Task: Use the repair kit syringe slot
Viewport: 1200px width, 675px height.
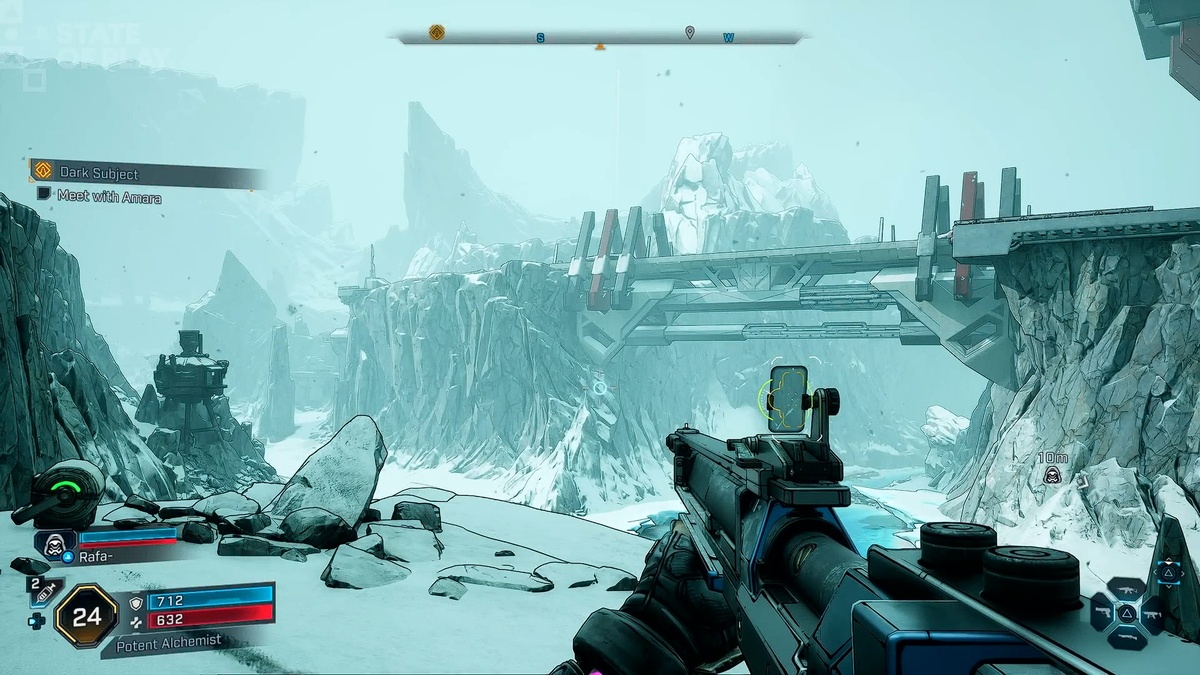Action: (x=45, y=593)
